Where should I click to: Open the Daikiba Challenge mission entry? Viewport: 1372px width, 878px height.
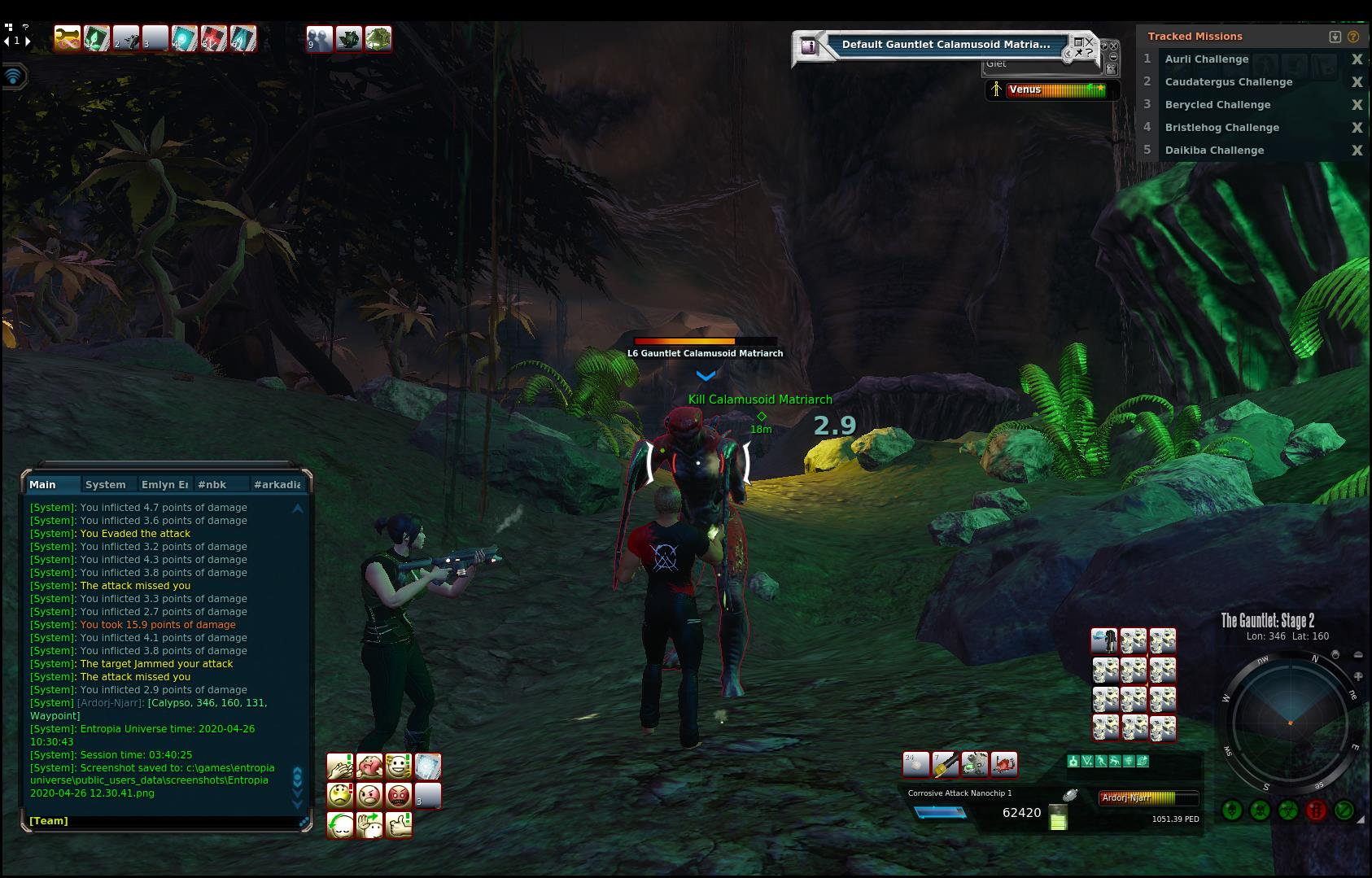[1214, 151]
